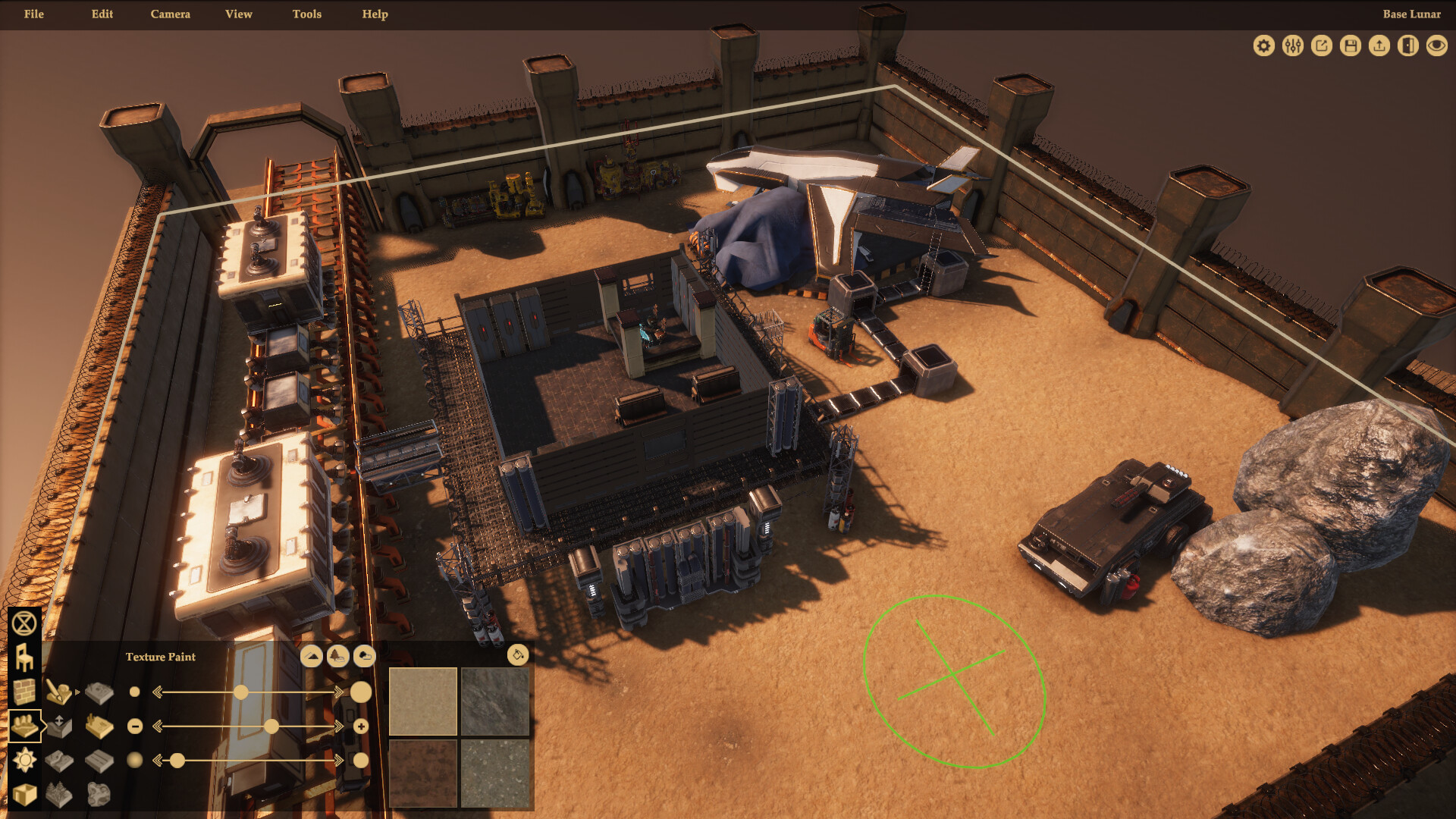The image size is (1456, 819).
Task: Toggle the tree placement mode button
Action: pos(337,656)
